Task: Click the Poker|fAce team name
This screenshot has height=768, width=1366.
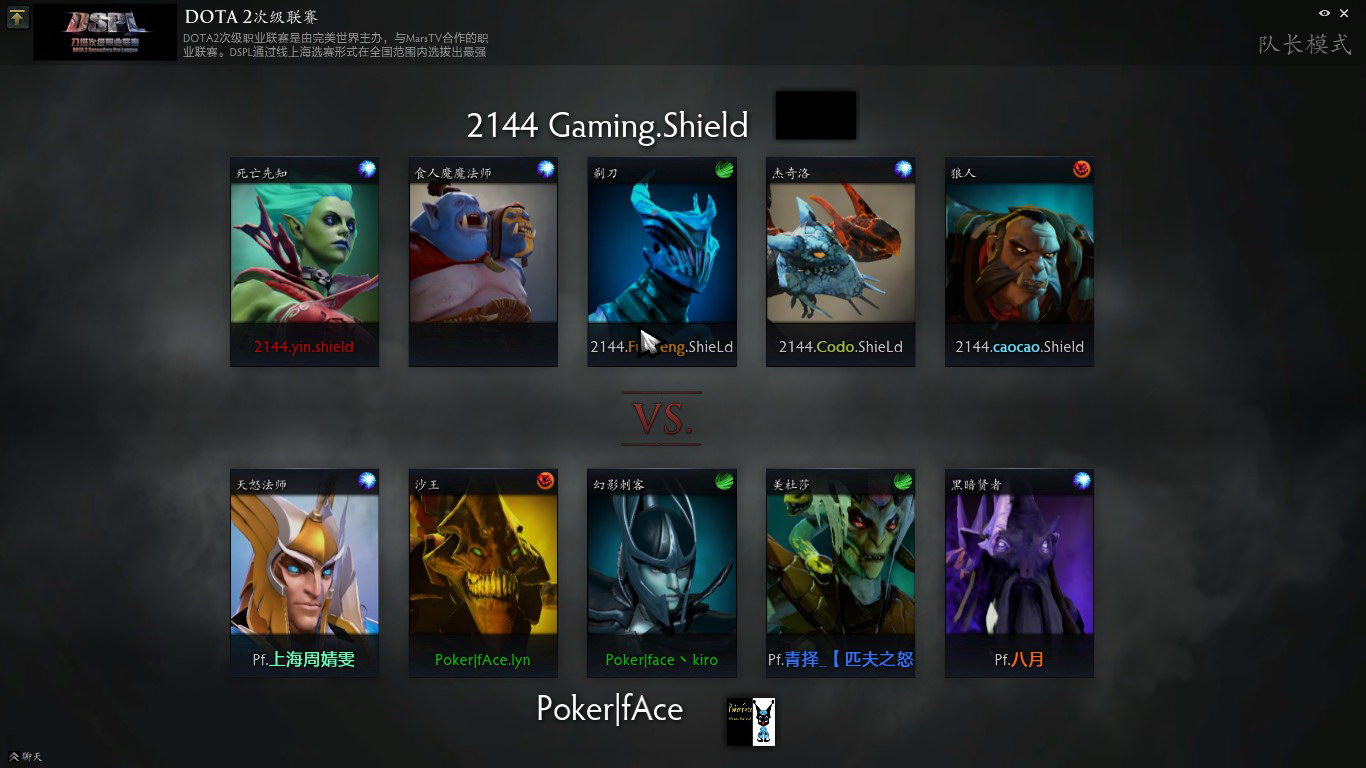Action: (x=610, y=709)
